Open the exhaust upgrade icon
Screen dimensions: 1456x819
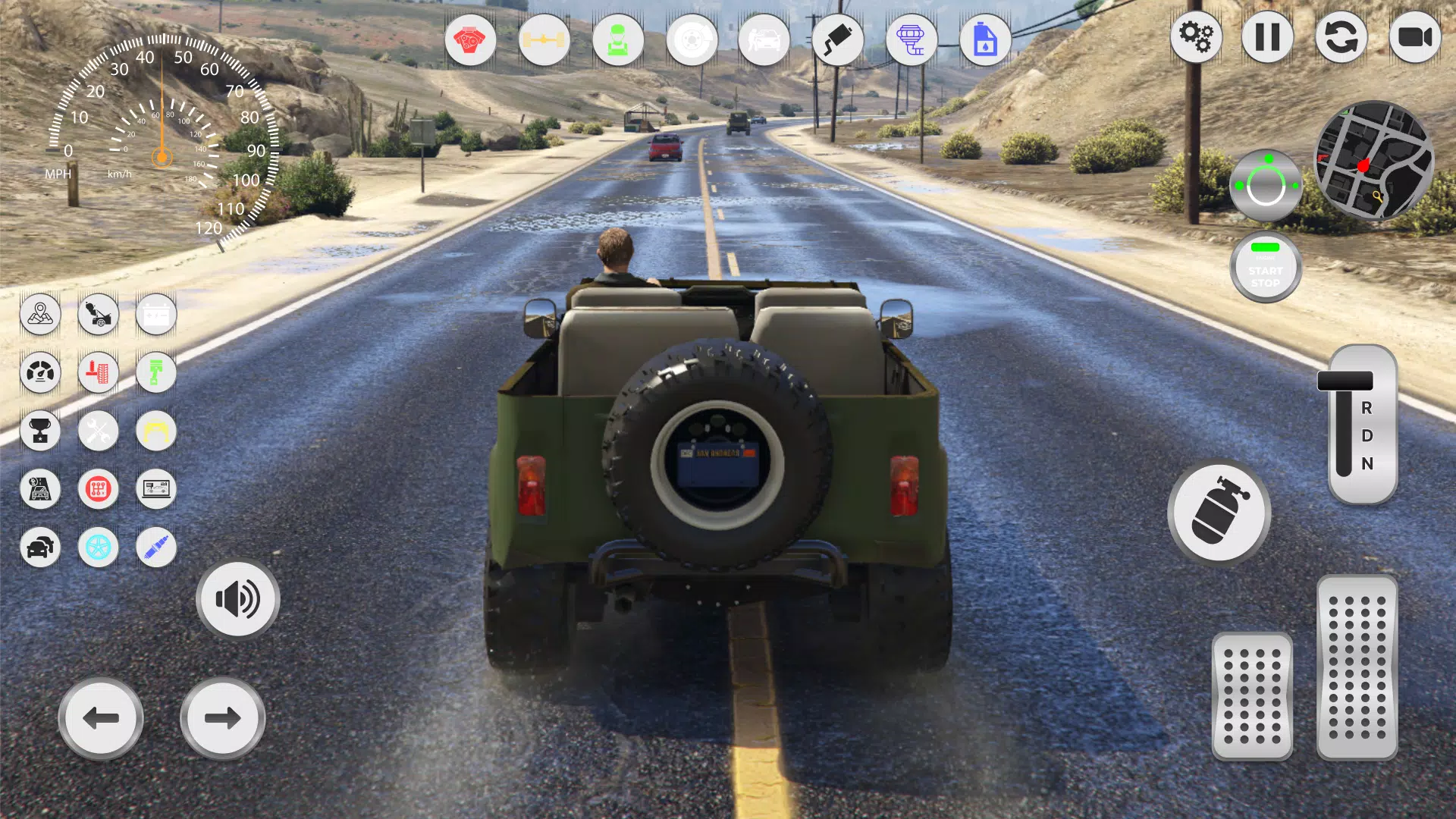(837, 40)
